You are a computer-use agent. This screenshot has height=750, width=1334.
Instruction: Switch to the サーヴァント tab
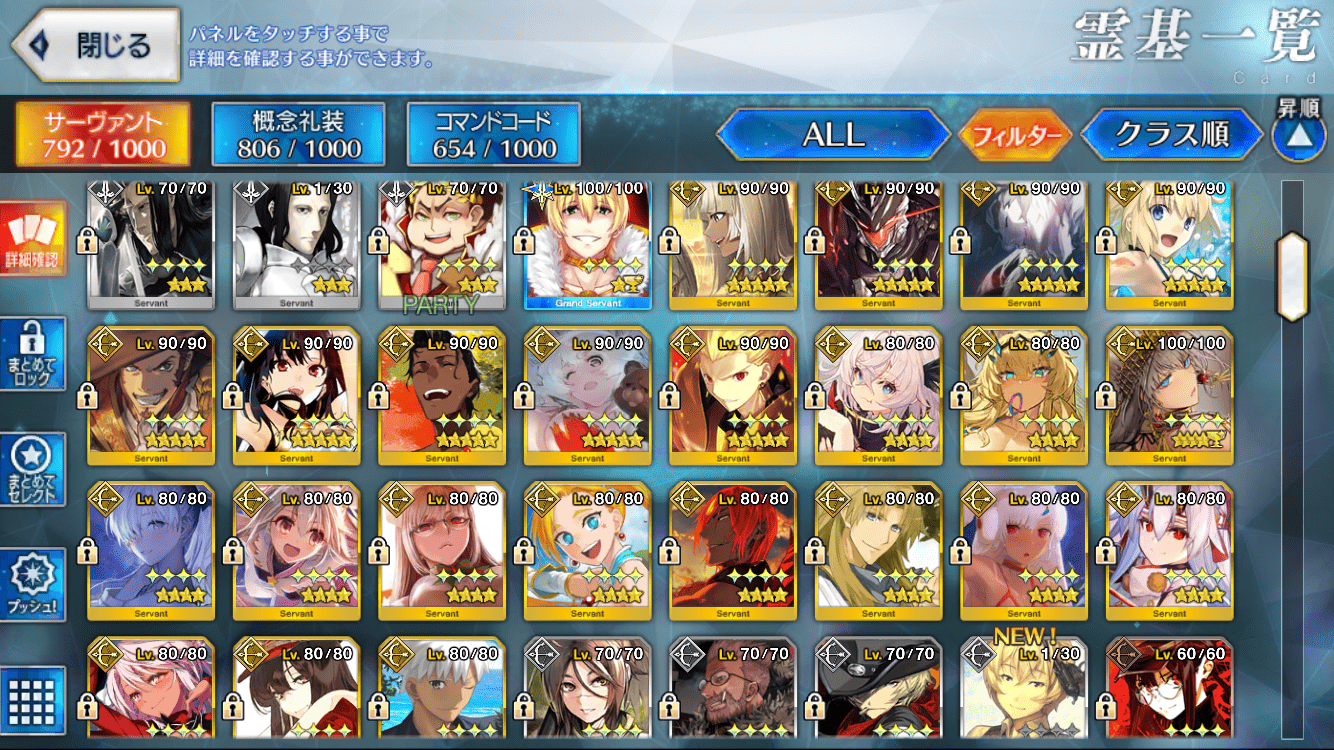(103, 135)
